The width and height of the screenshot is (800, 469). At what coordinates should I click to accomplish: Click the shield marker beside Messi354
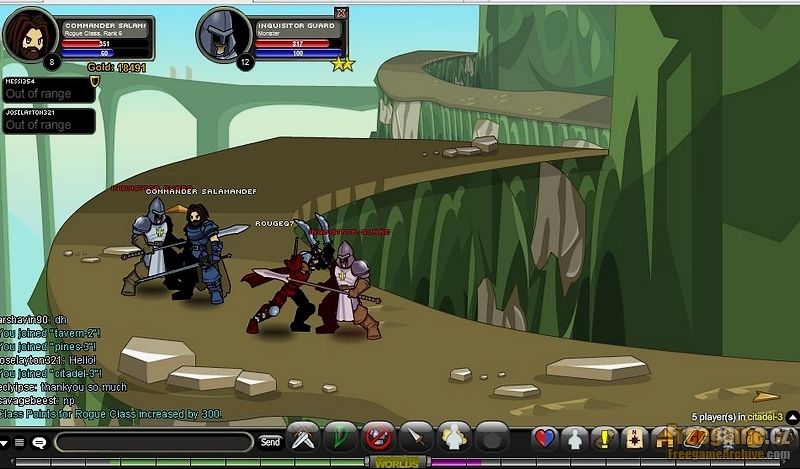point(95,80)
